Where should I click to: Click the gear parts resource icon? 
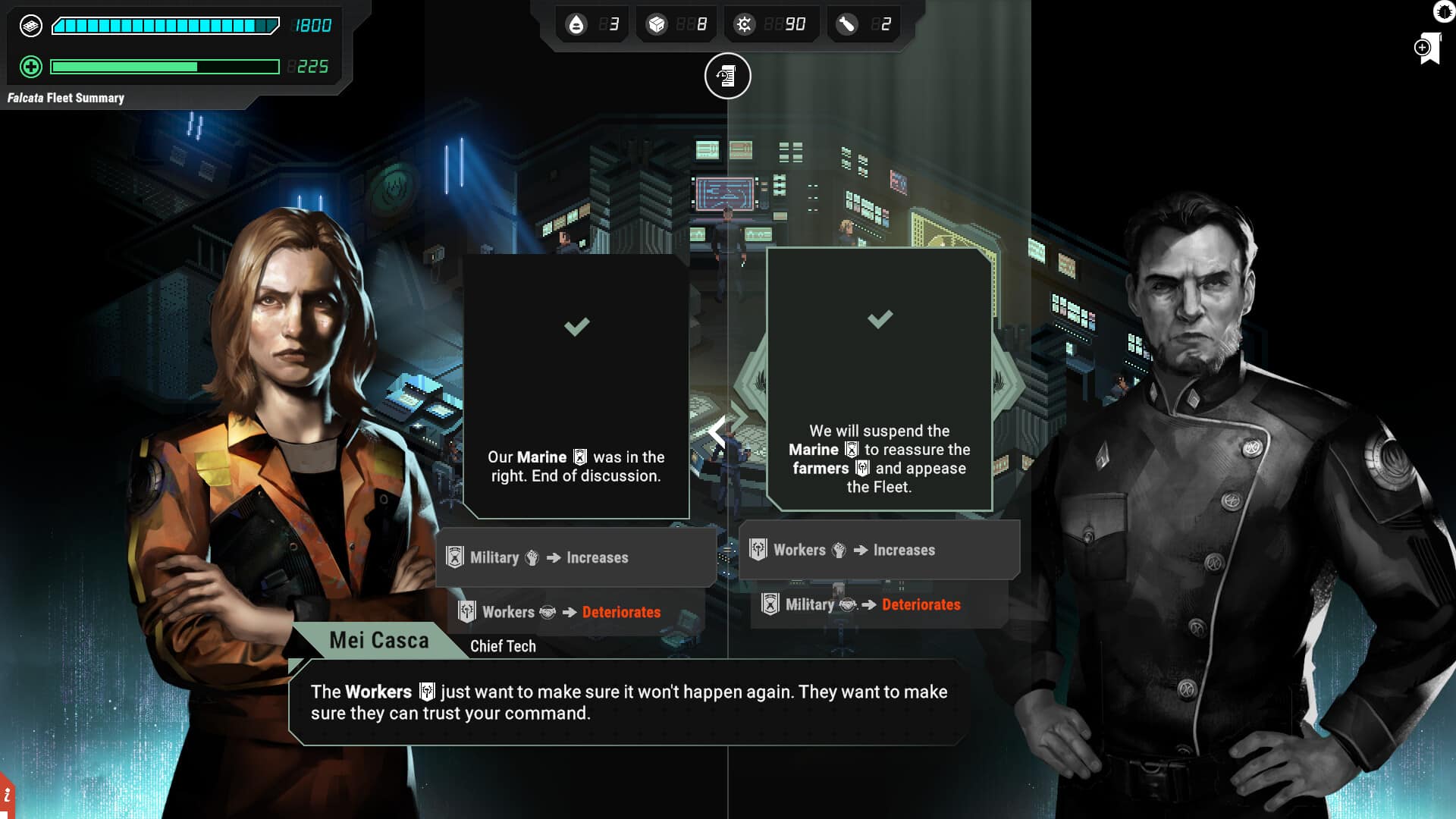744,25
